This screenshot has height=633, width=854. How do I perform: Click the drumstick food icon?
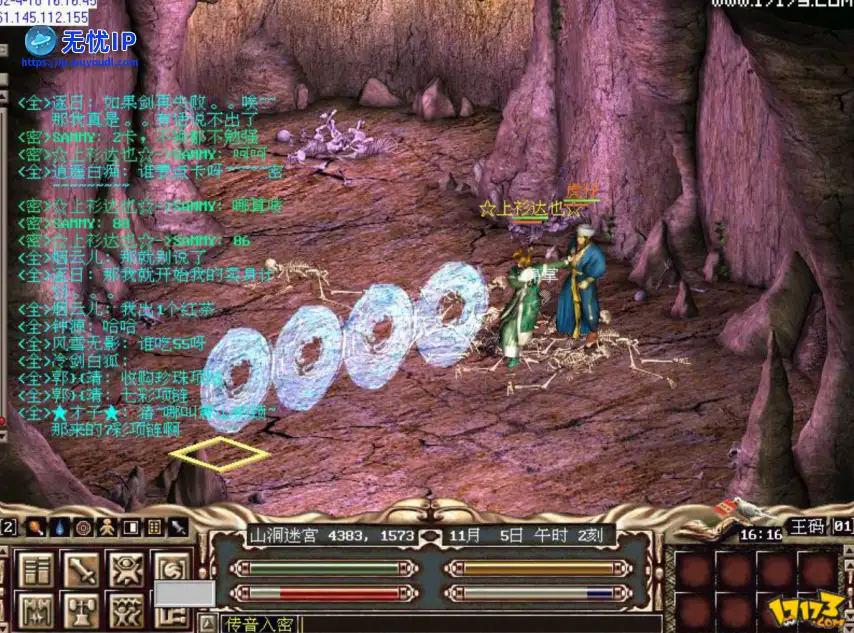click(x=36, y=526)
